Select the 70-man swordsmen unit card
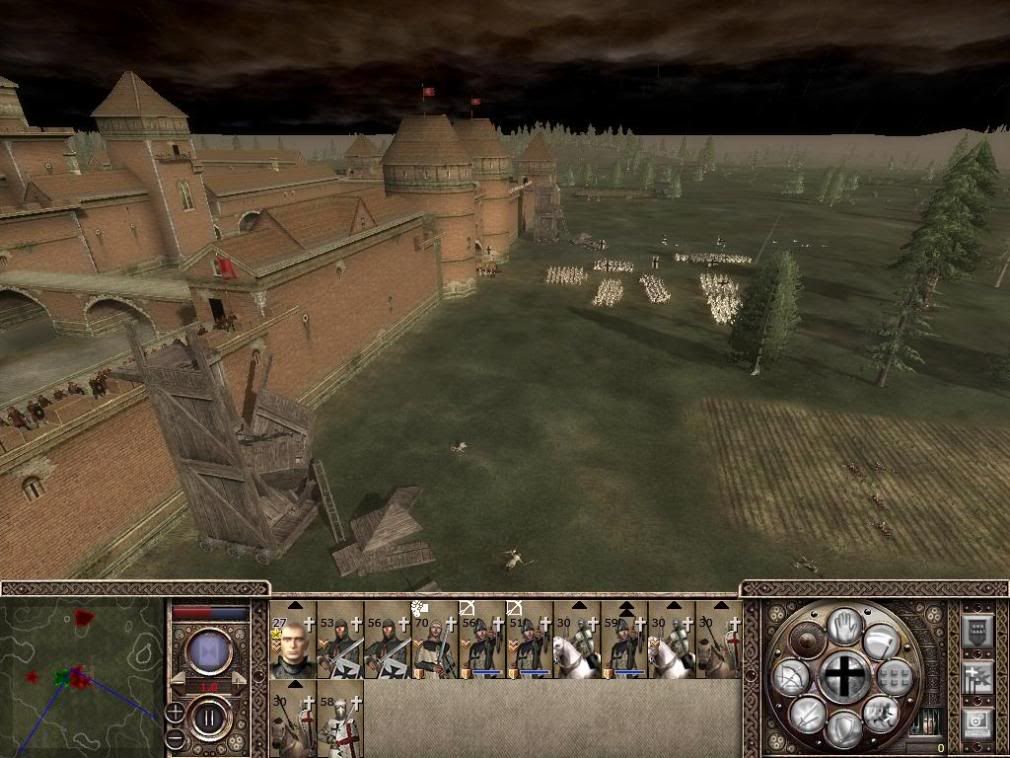This screenshot has height=758, width=1010. coord(434,640)
